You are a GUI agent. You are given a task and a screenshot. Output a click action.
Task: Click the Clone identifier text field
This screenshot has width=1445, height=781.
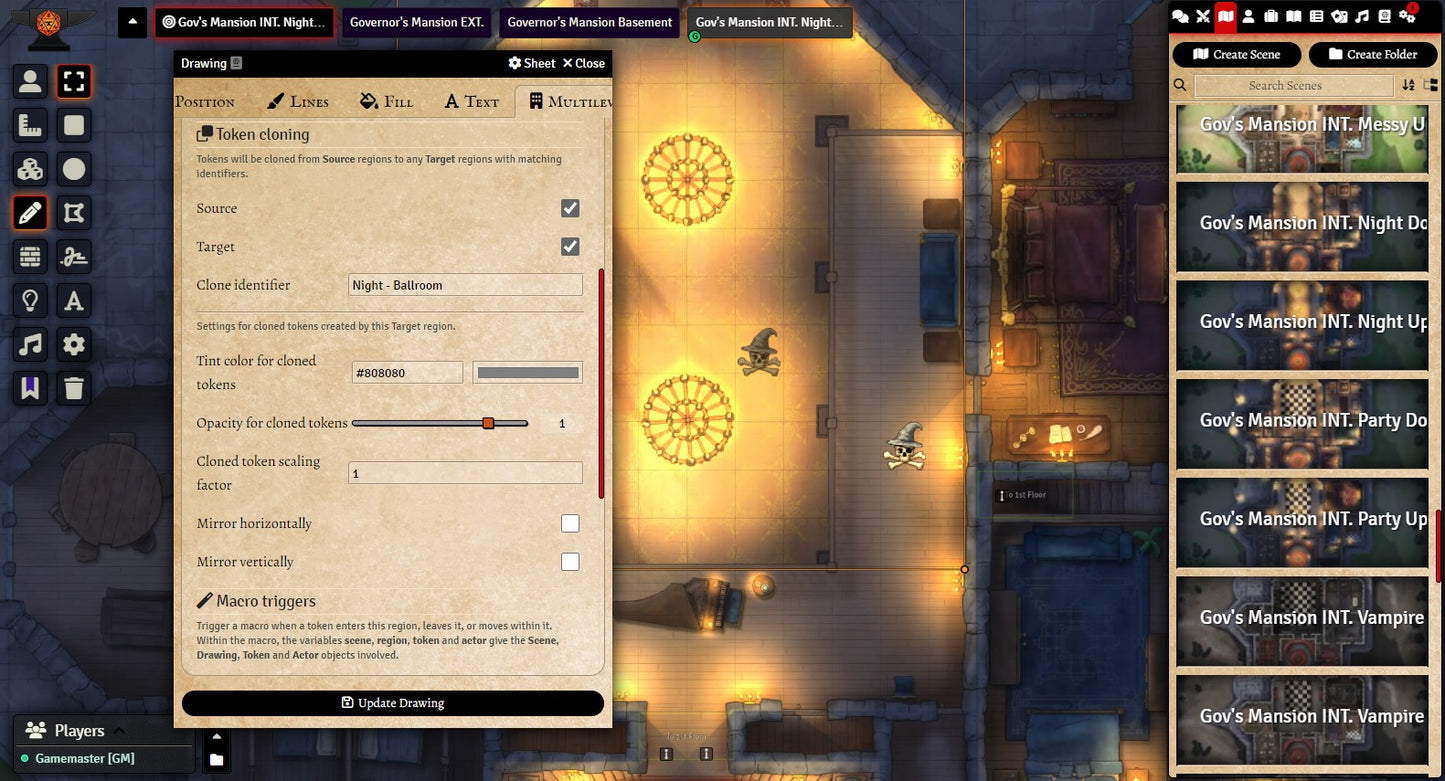tap(465, 285)
